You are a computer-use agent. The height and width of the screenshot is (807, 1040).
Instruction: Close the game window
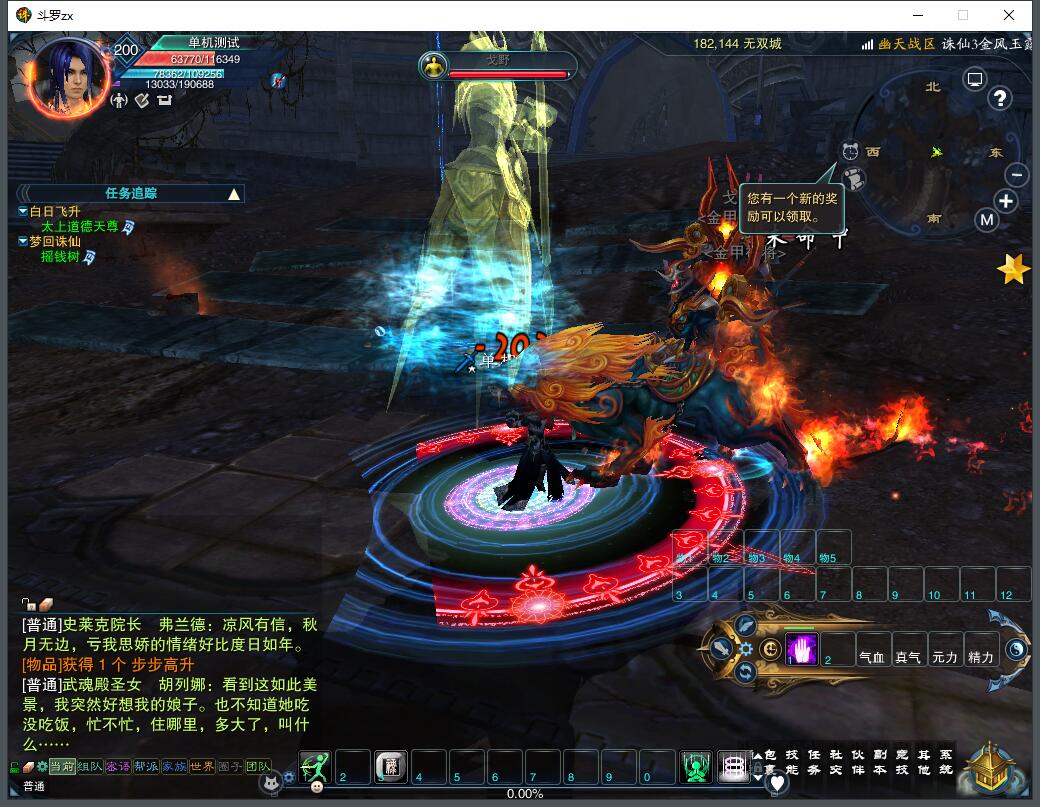1009,15
